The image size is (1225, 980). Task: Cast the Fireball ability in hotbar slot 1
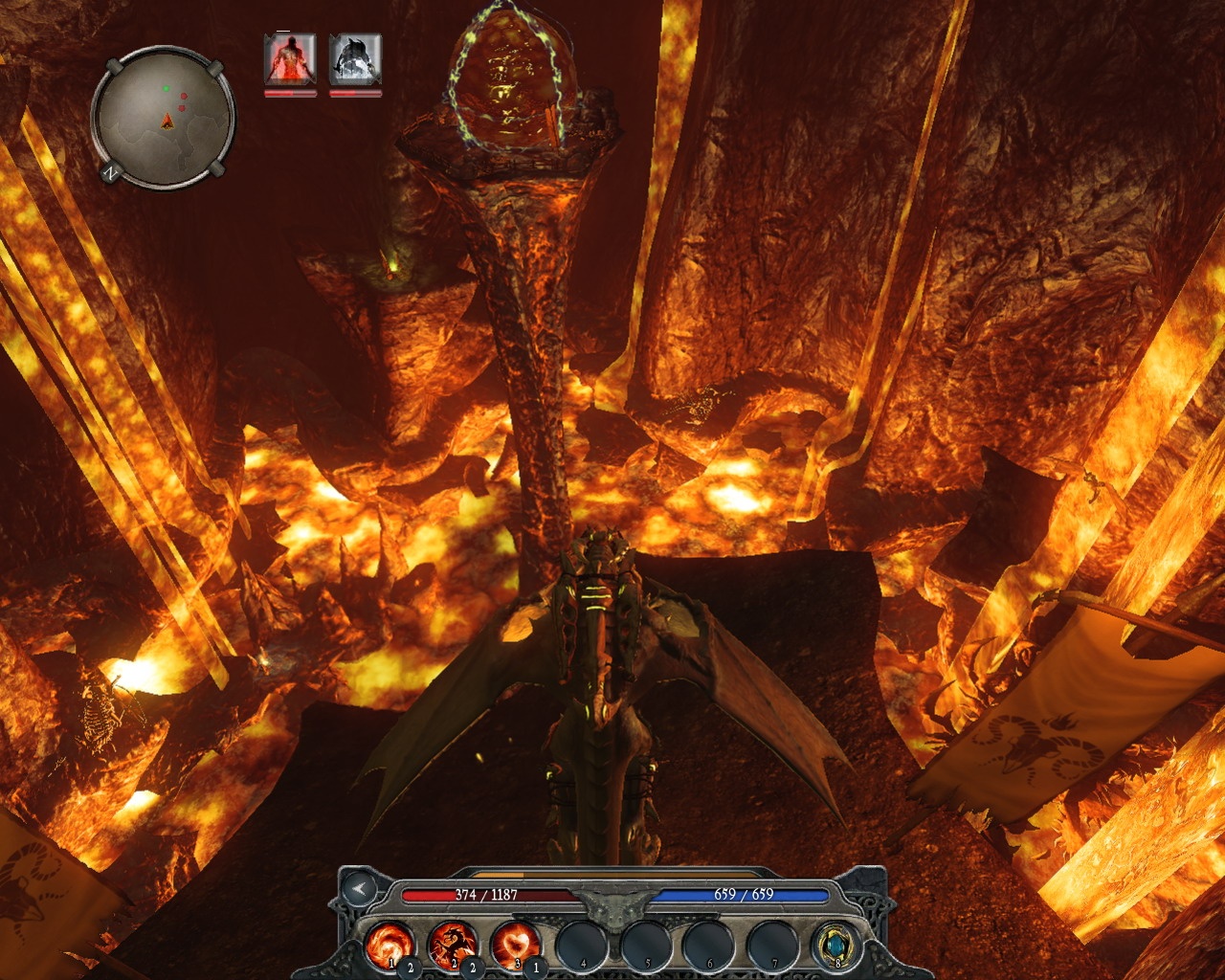(x=392, y=944)
